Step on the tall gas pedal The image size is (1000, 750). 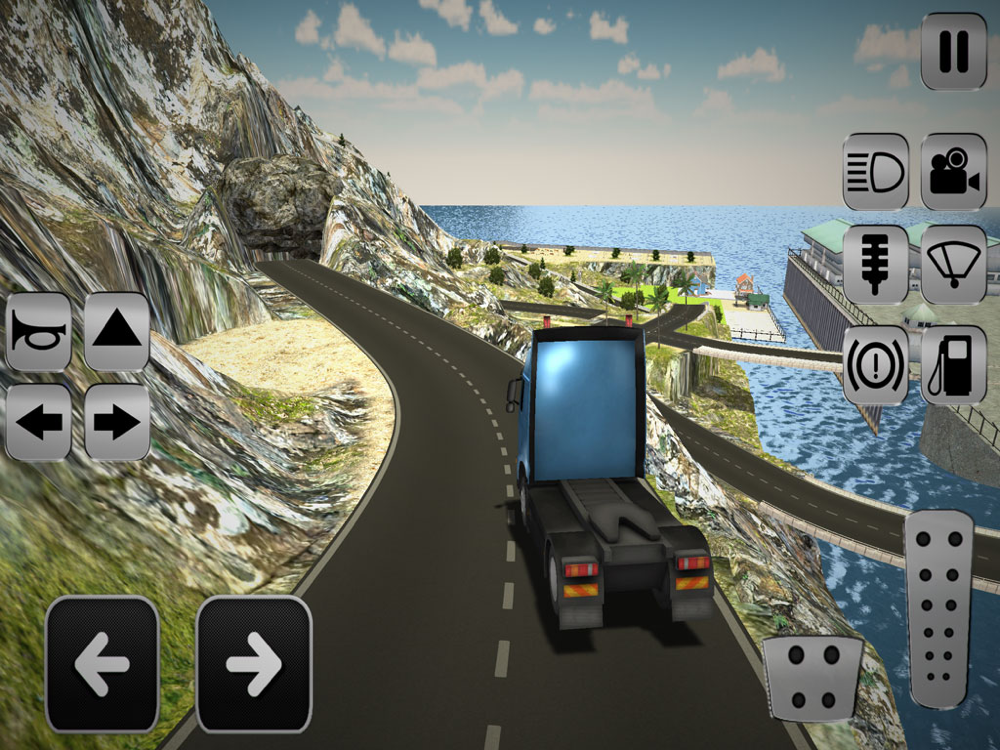[938, 612]
